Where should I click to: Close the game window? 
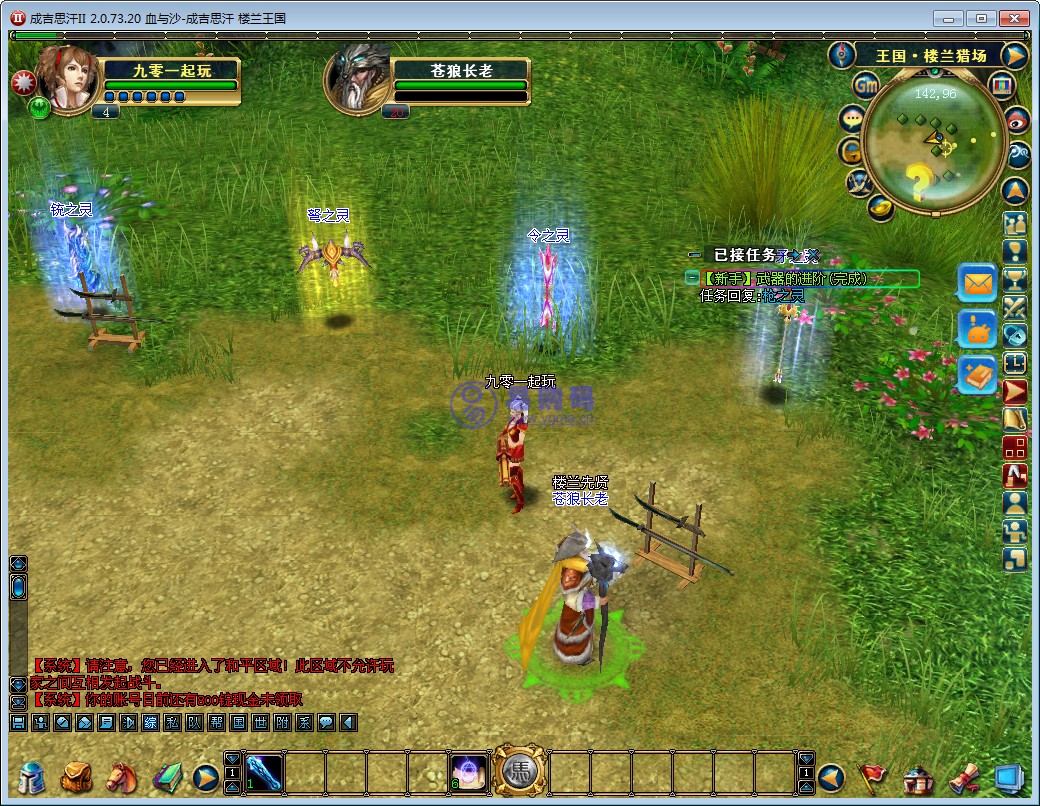(x=1014, y=18)
